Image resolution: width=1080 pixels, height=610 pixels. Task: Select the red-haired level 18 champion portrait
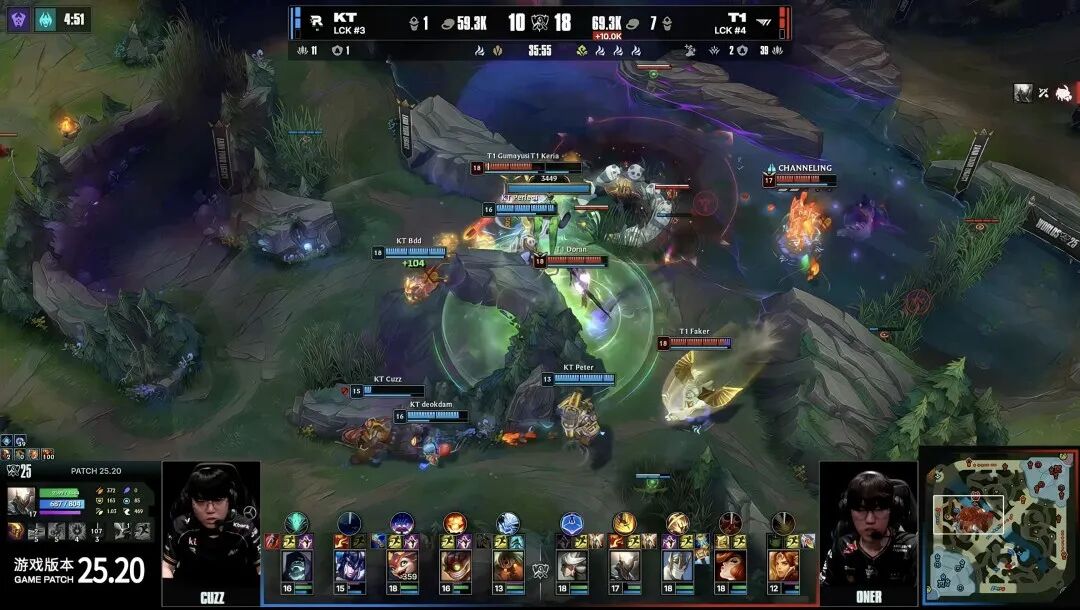(731, 566)
